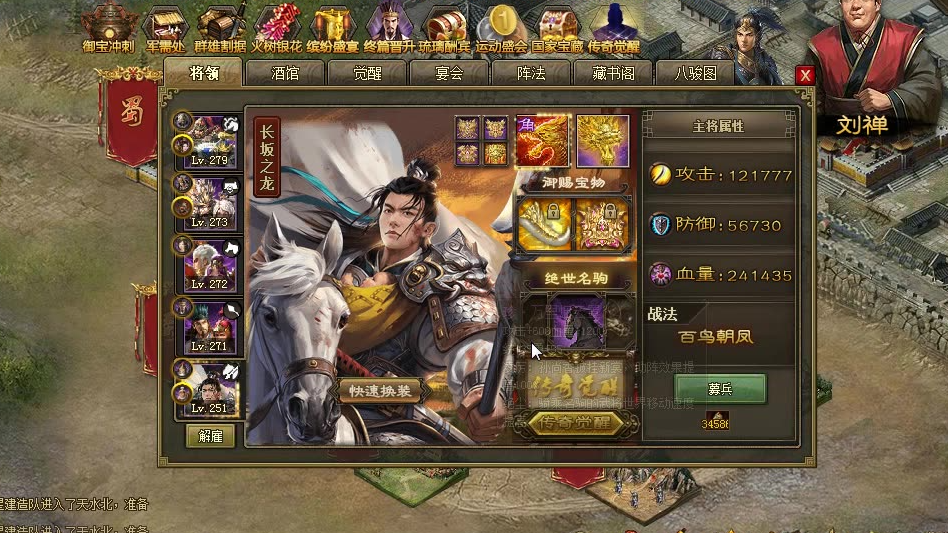Screen dimensions: 948x533
Task: Dismiss the selected general with 解雇
Action: coord(210,436)
